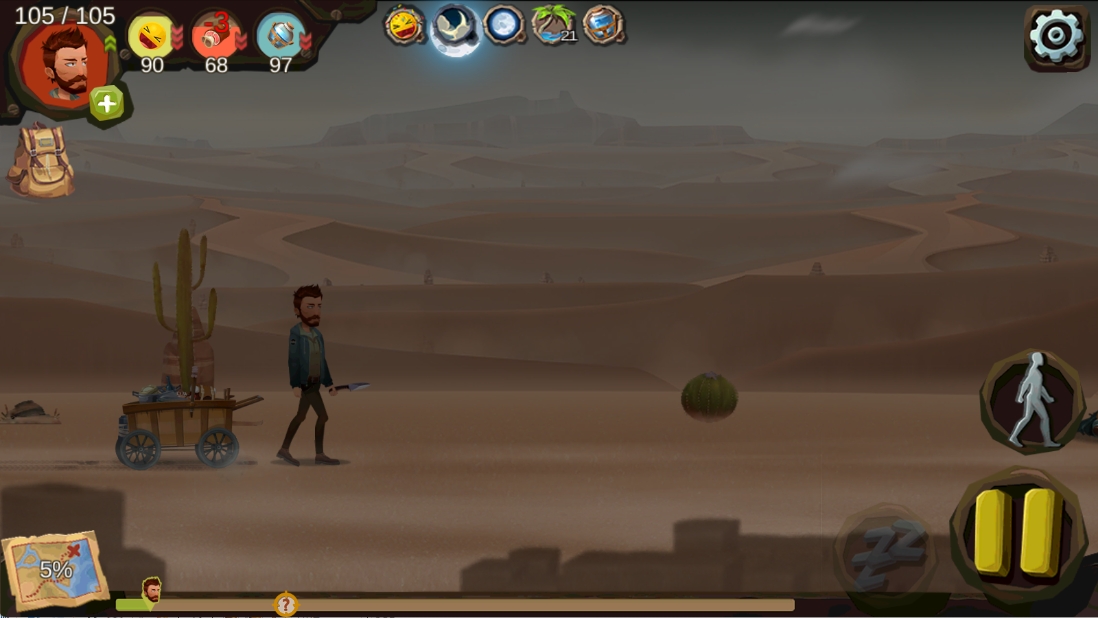This screenshot has height=618, width=1098.
Task: Open the backpack inventory
Action: coord(42,161)
